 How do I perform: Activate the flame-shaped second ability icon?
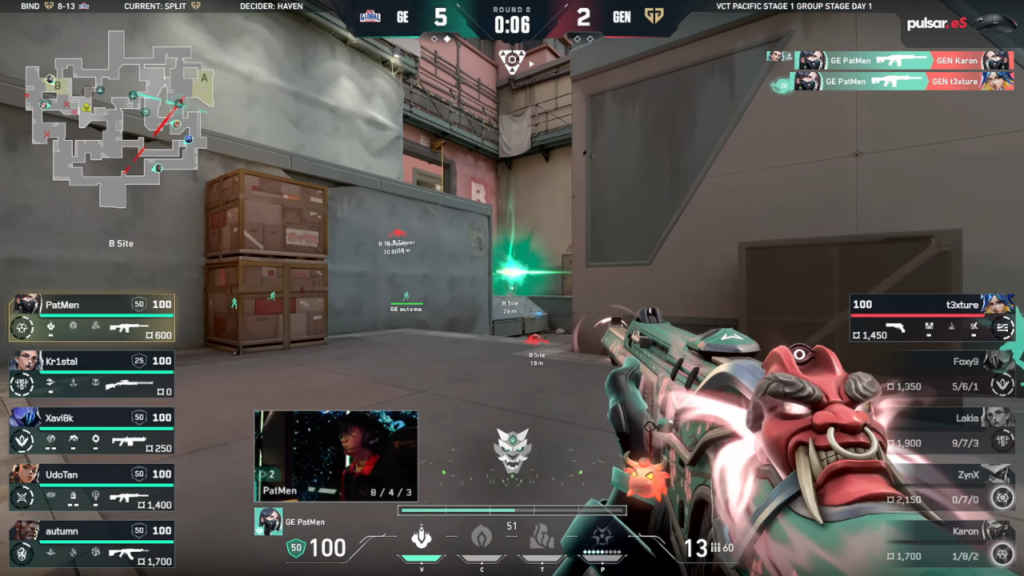coord(482,537)
